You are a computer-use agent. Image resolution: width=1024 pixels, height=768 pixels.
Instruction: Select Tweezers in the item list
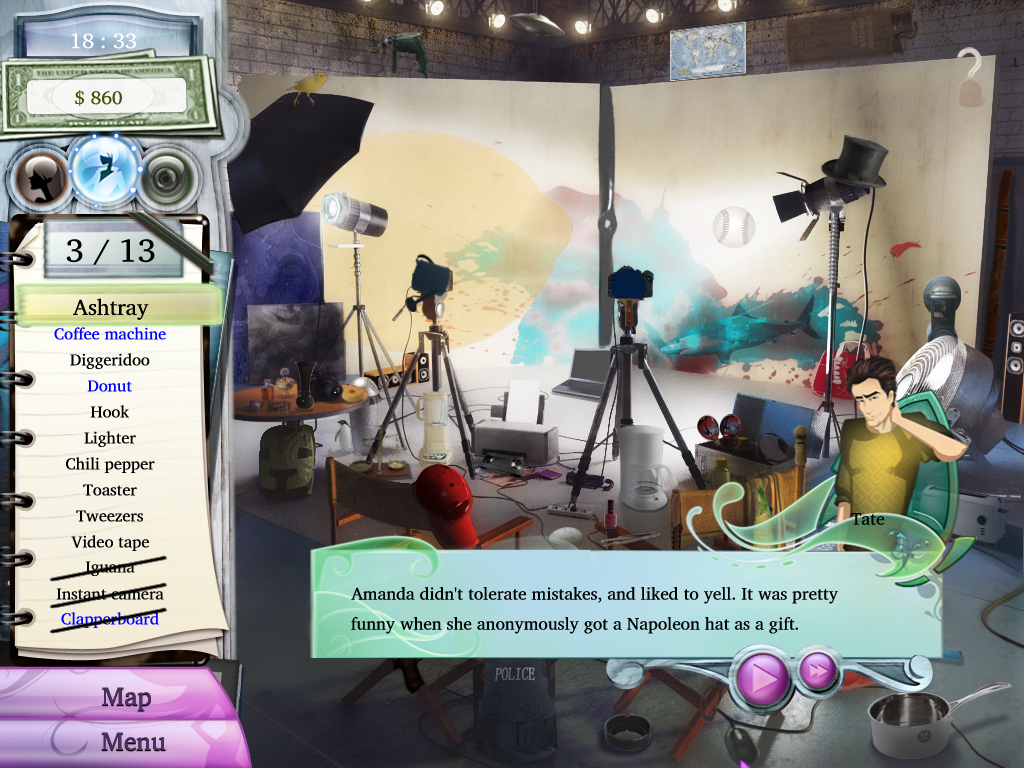110,516
